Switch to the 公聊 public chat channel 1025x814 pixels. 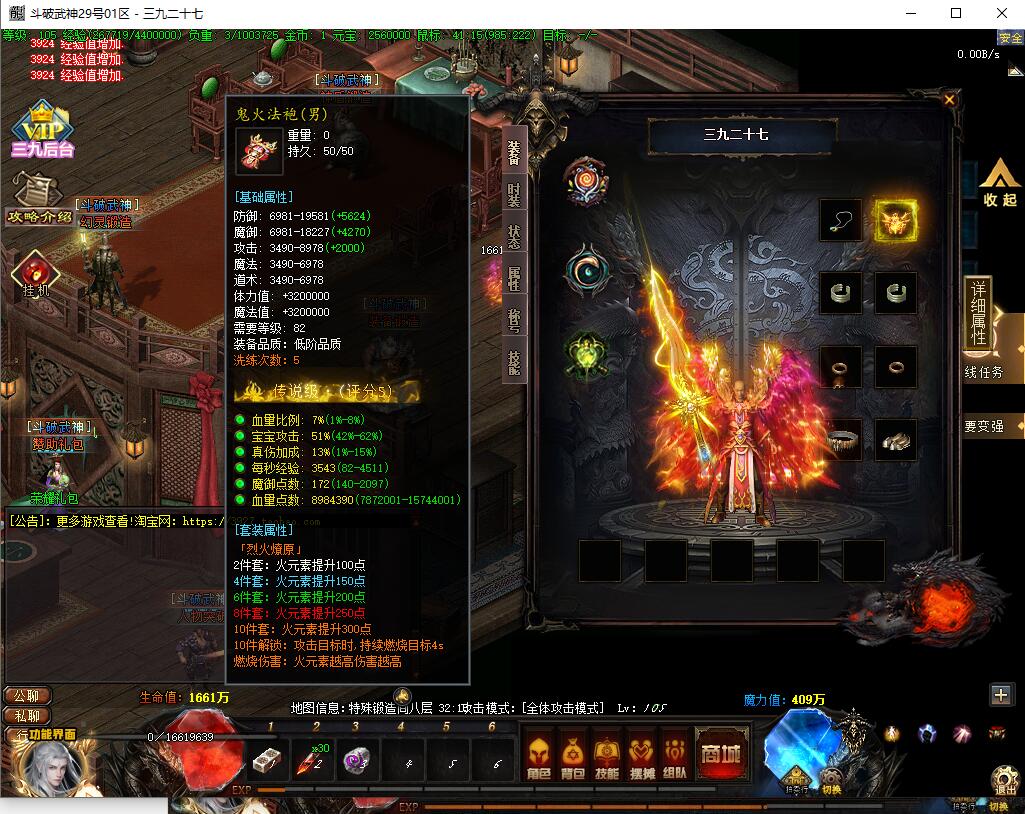27,696
